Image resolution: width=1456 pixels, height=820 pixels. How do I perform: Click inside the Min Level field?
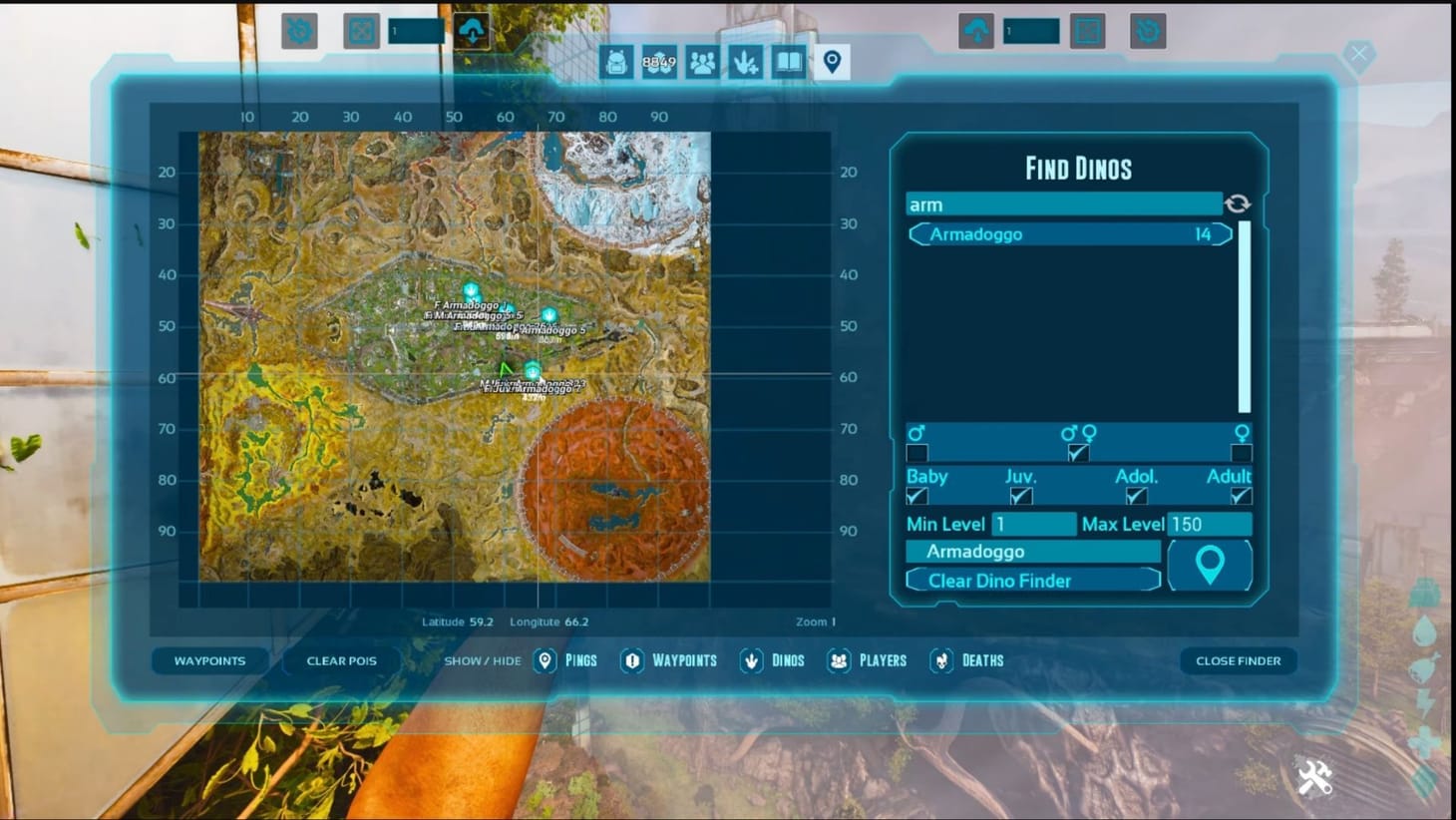pyautogui.click(x=1034, y=523)
